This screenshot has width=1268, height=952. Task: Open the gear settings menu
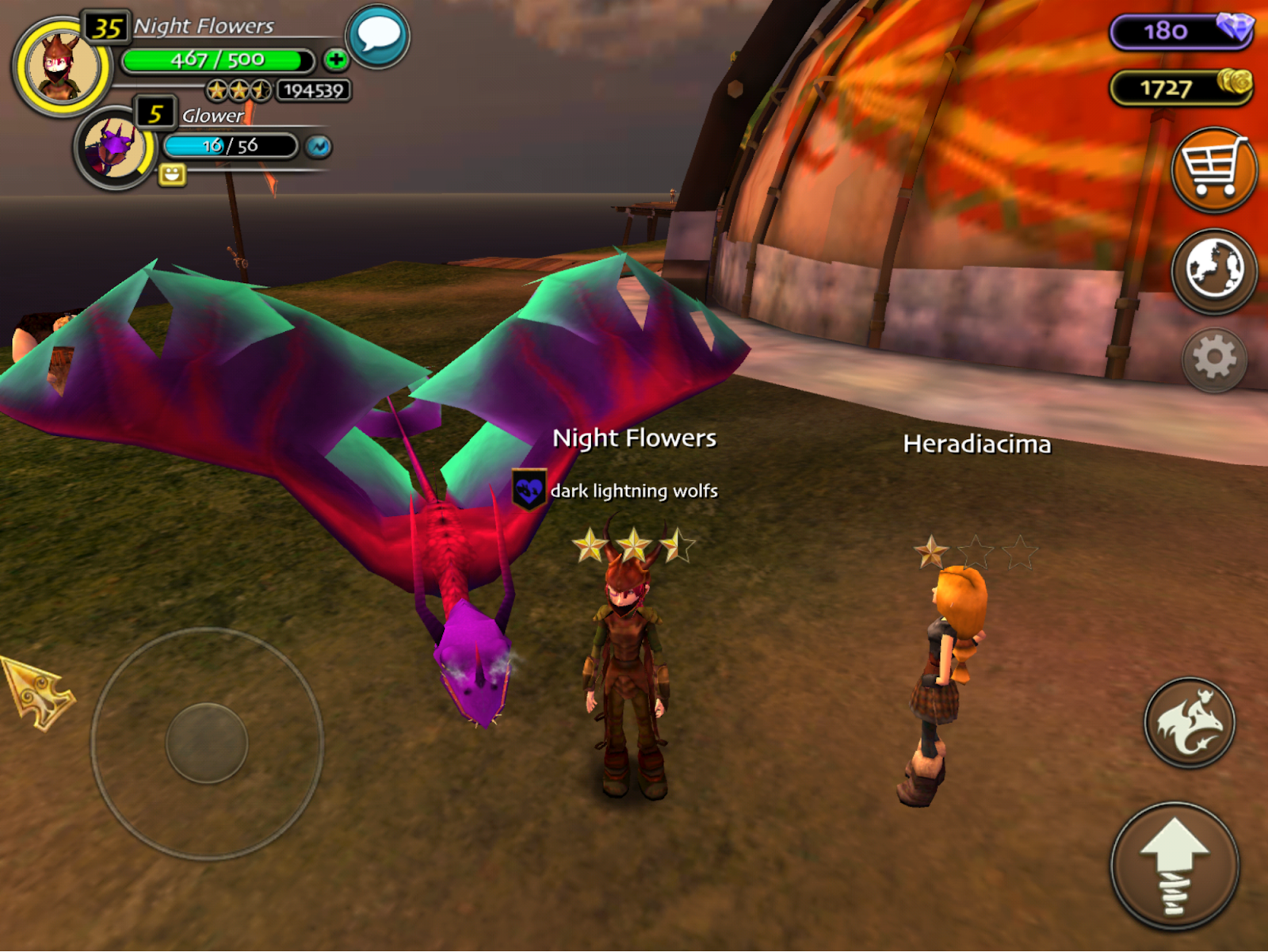(1213, 359)
